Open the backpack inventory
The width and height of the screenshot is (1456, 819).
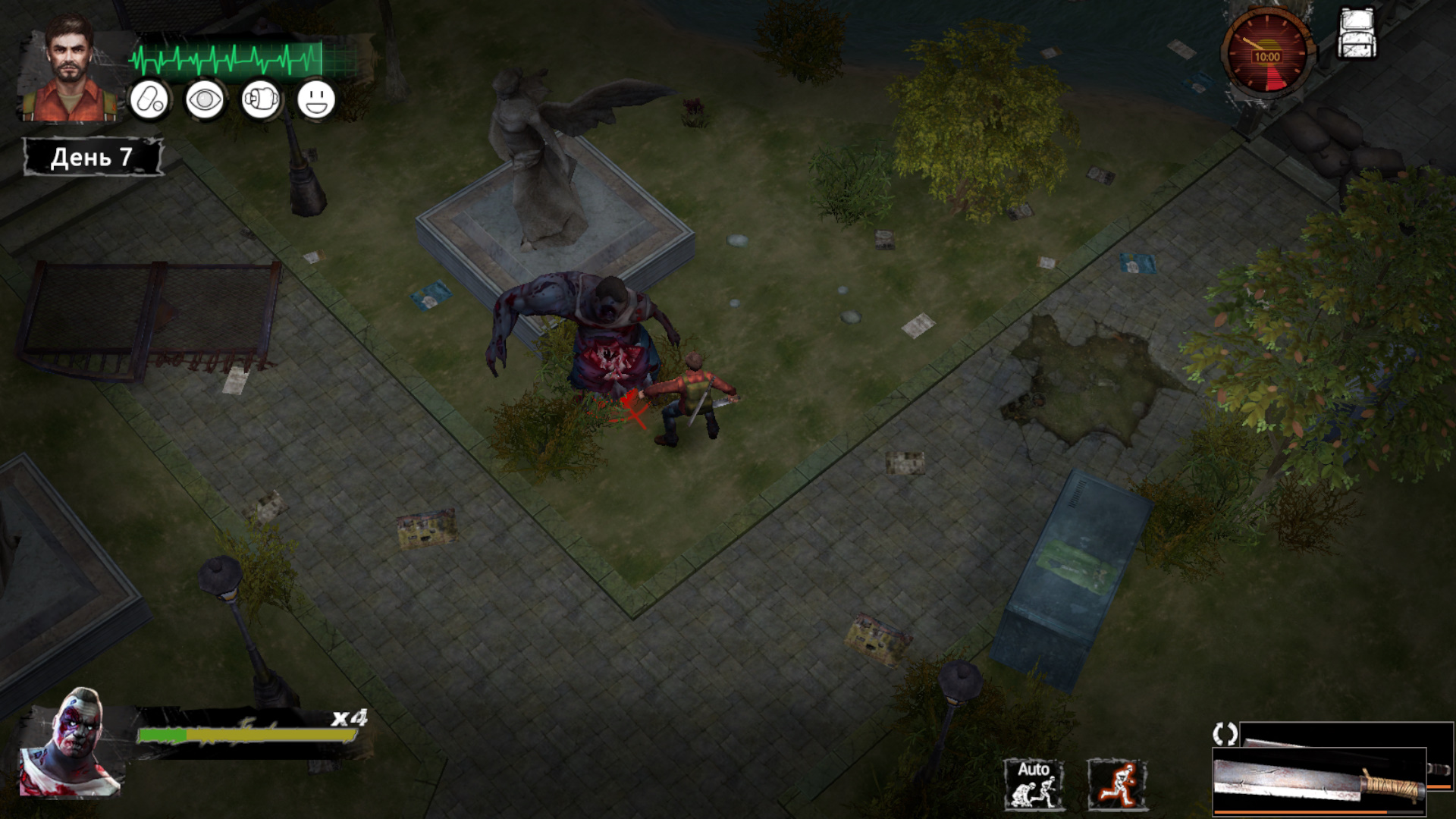pyautogui.click(x=1357, y=35)
